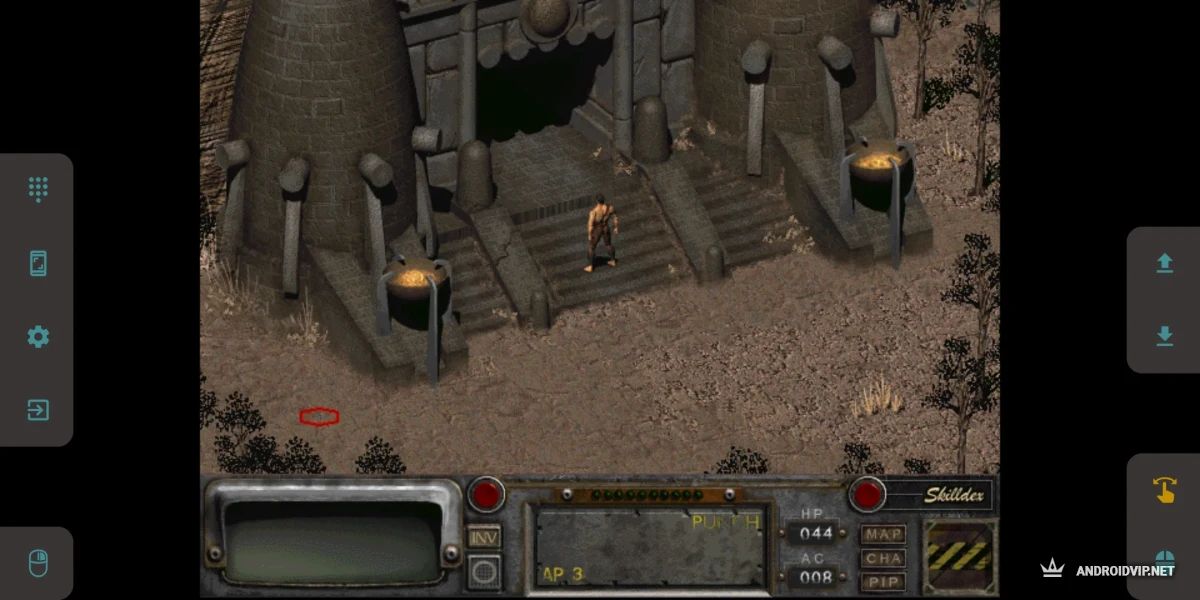Viewport: 1200px width, 600px height.
Task: Click the red button left of Skilldex
Action: pyautogui.click(x=866, y=494)
